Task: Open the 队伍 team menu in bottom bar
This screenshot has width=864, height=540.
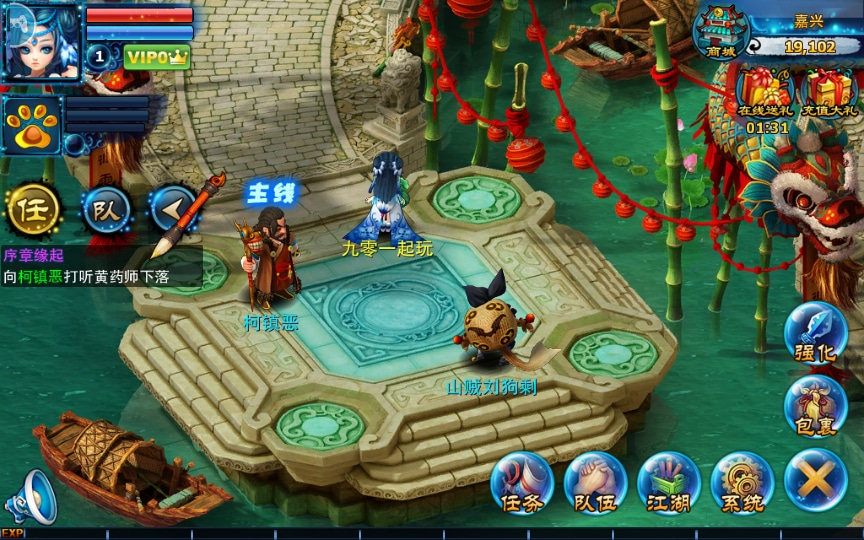Action: (595, 483)
